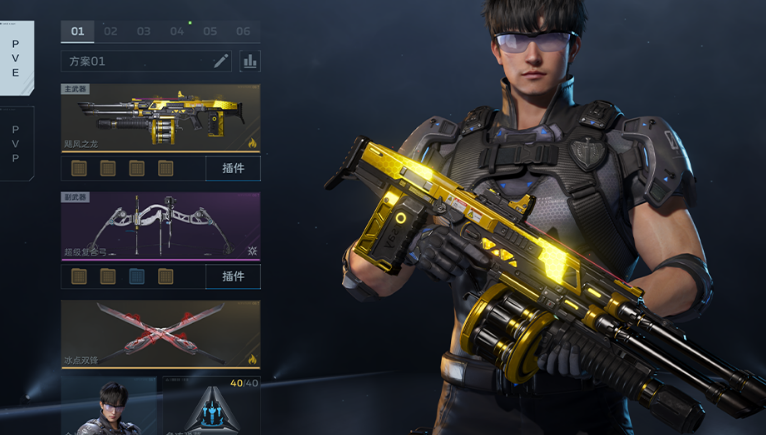The height and width of the screenshot is (435, 766).
Task: Switch to the PVE loadout mode
Action: tap(16, 58)
